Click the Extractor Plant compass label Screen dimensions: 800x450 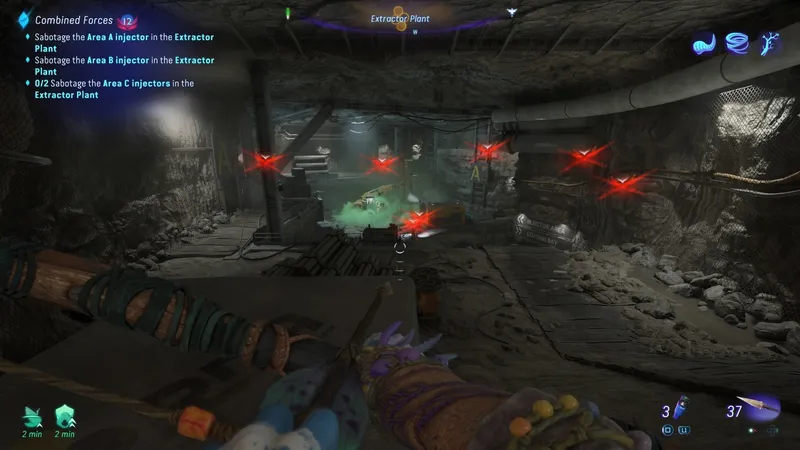[400, 18]
